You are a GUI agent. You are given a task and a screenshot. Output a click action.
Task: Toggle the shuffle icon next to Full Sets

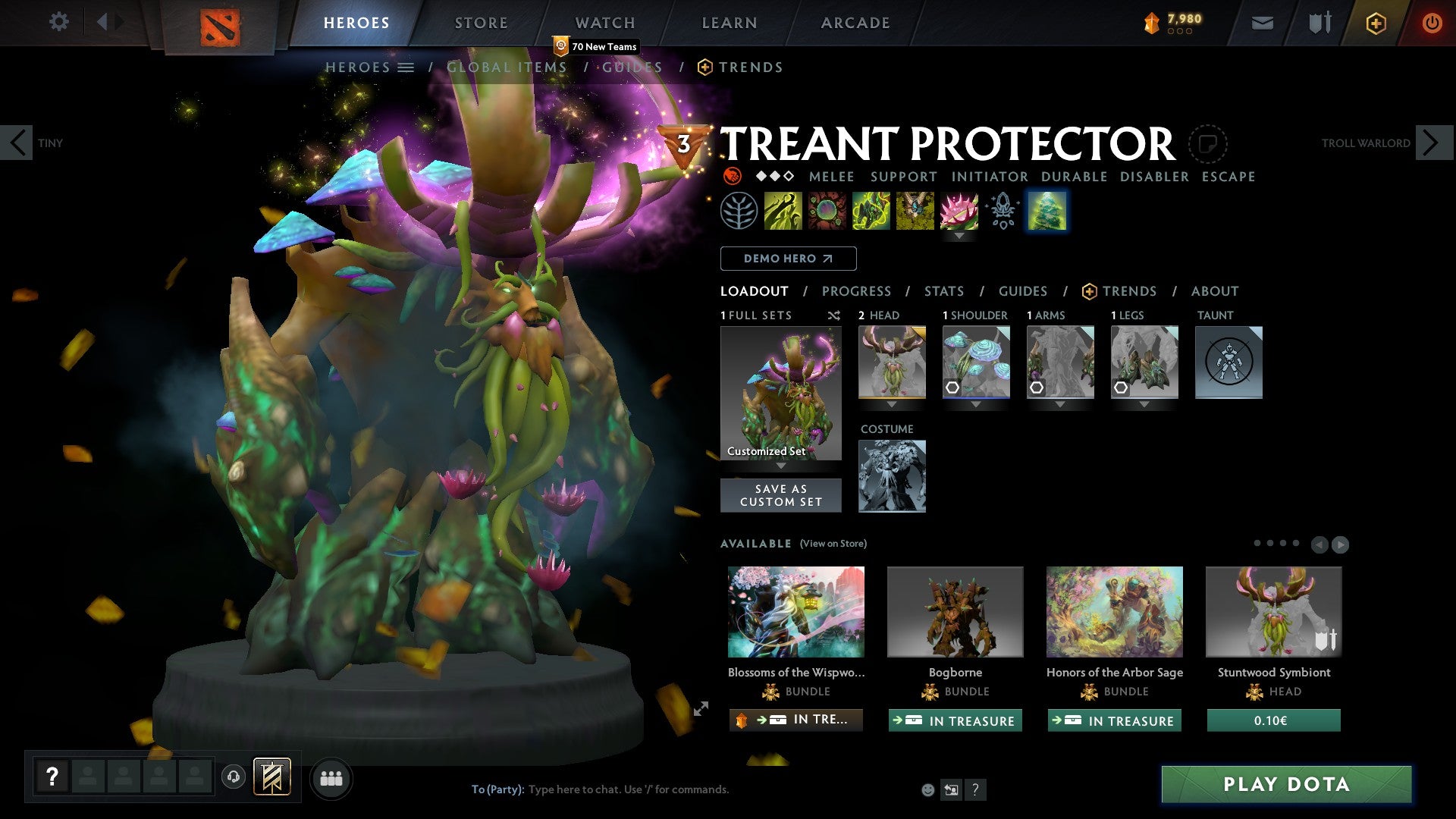833,315
